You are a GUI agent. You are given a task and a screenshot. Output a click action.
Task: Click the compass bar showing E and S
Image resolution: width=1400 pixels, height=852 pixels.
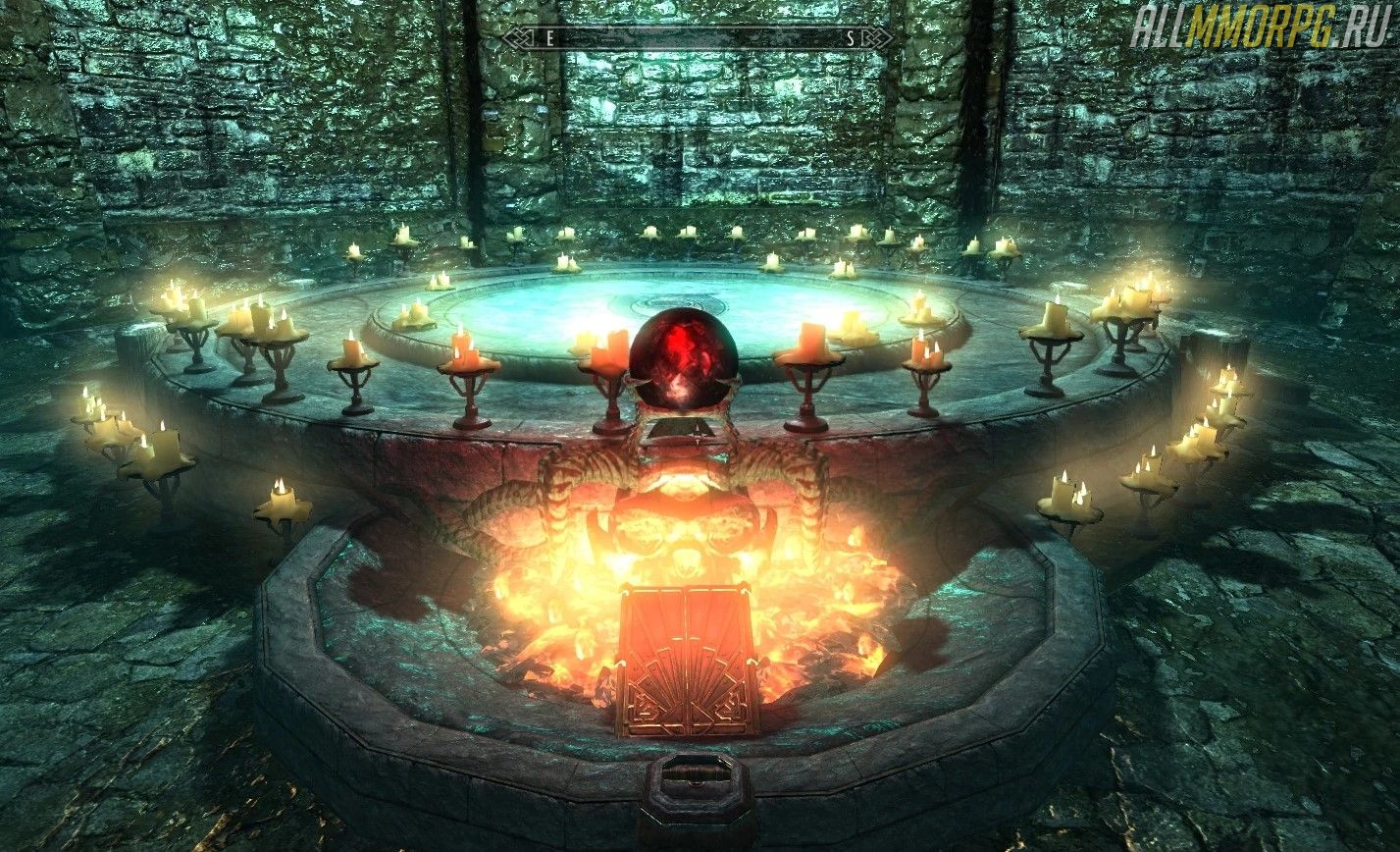click(x=698, y=38)
